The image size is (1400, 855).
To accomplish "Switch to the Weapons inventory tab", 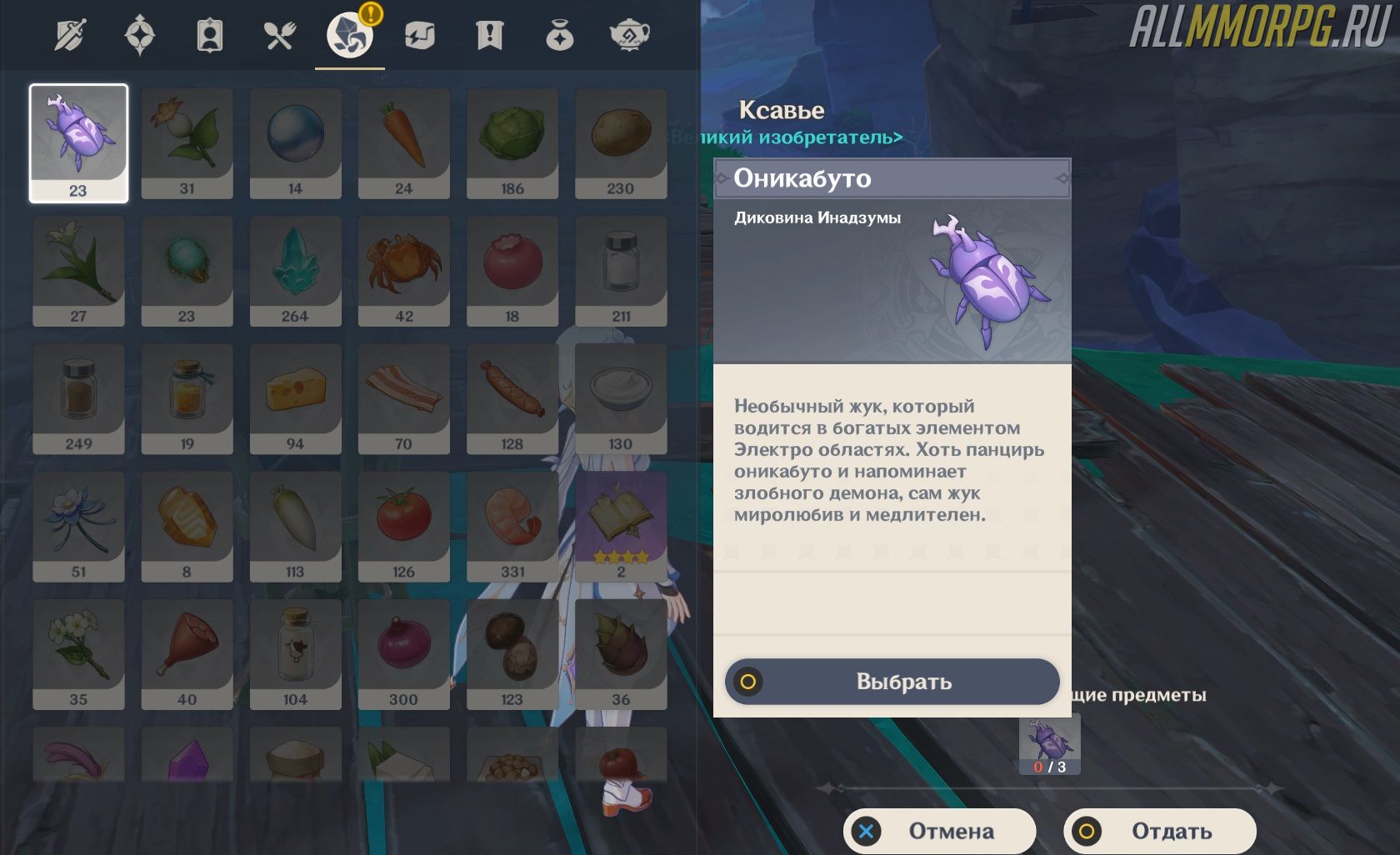I will pyautogui.click(x=70, y=36).
